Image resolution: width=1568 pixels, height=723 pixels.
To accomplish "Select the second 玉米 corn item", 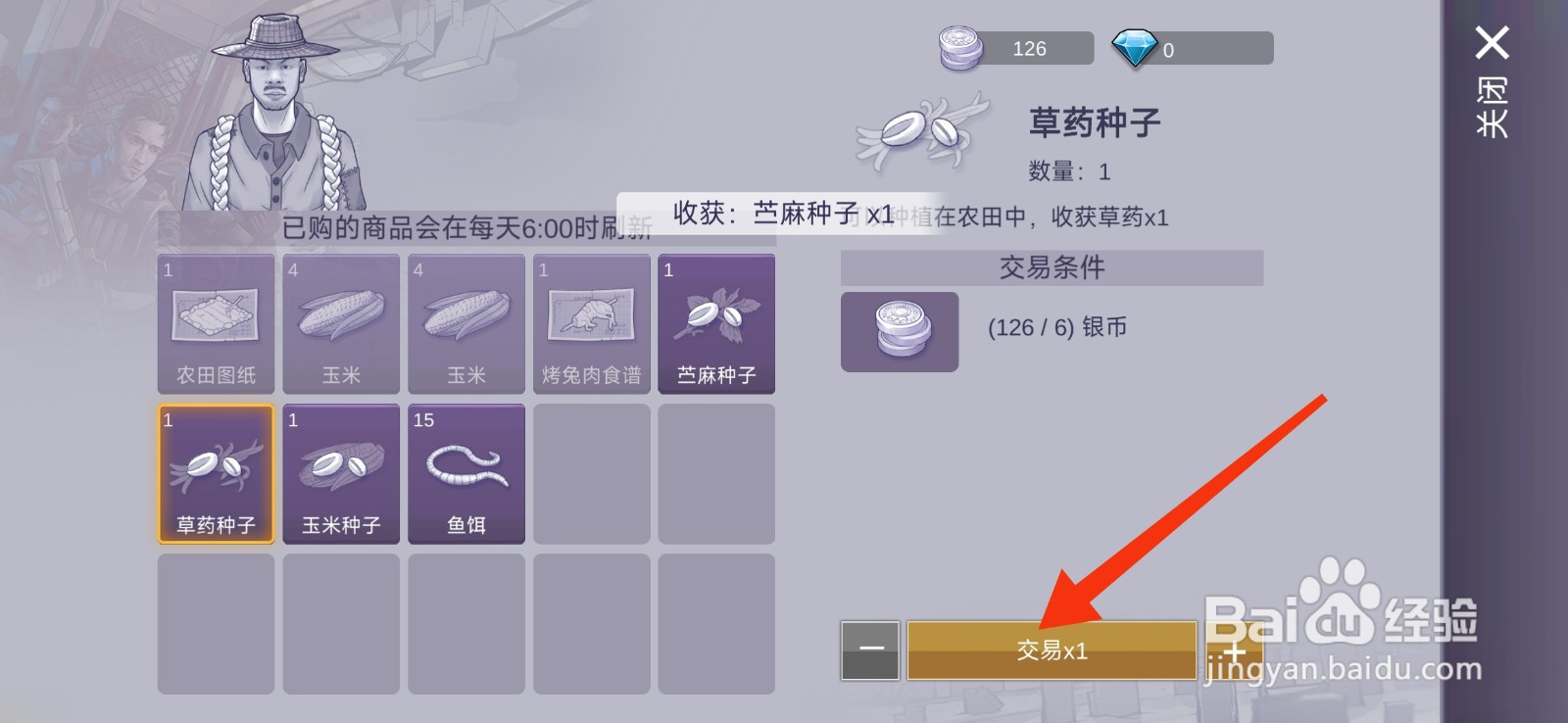I will click(465, 323).
